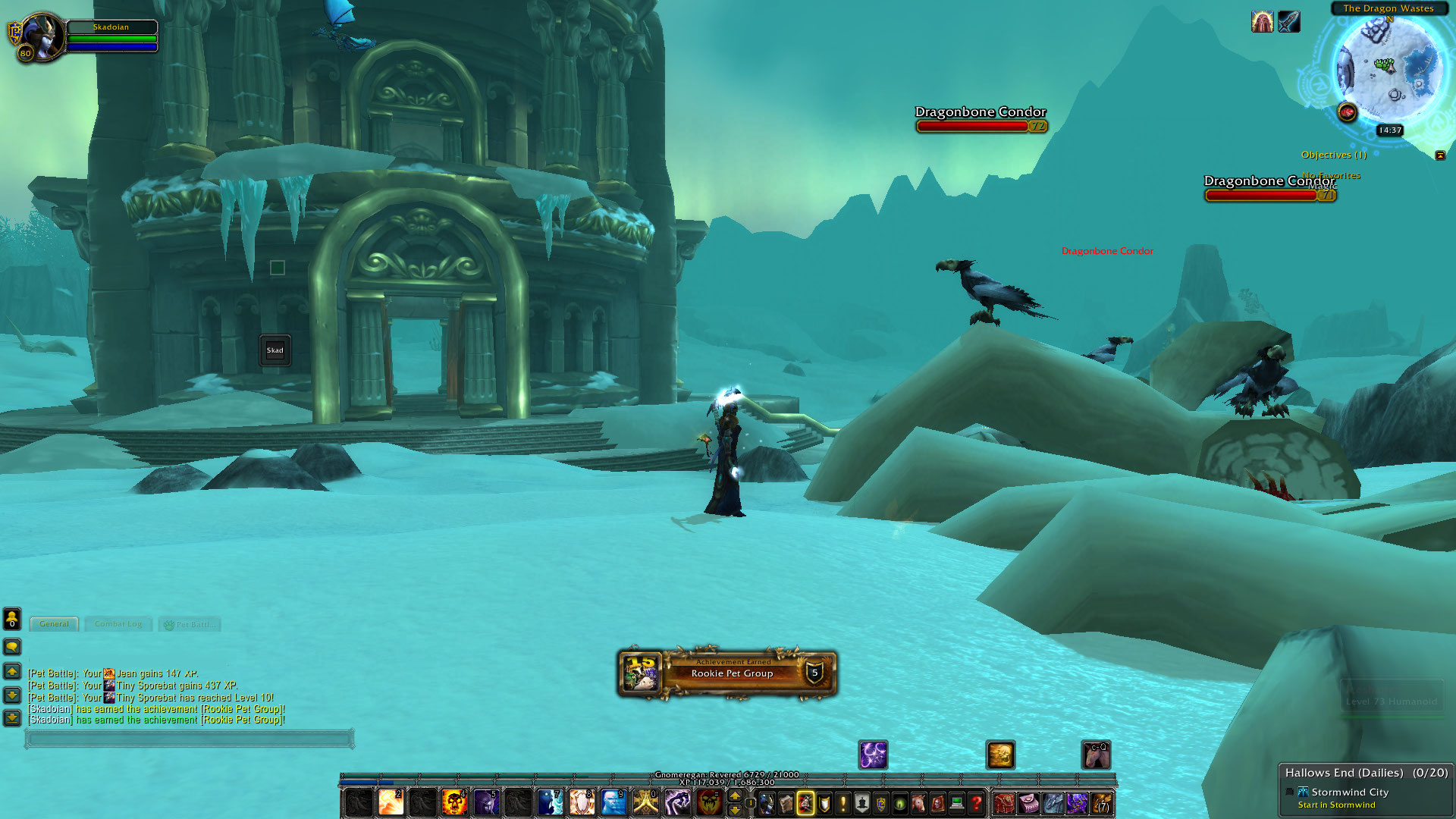1456x819 pixels.
Task: Open the backpack showing seven free slots
Action: point(1101,802)
